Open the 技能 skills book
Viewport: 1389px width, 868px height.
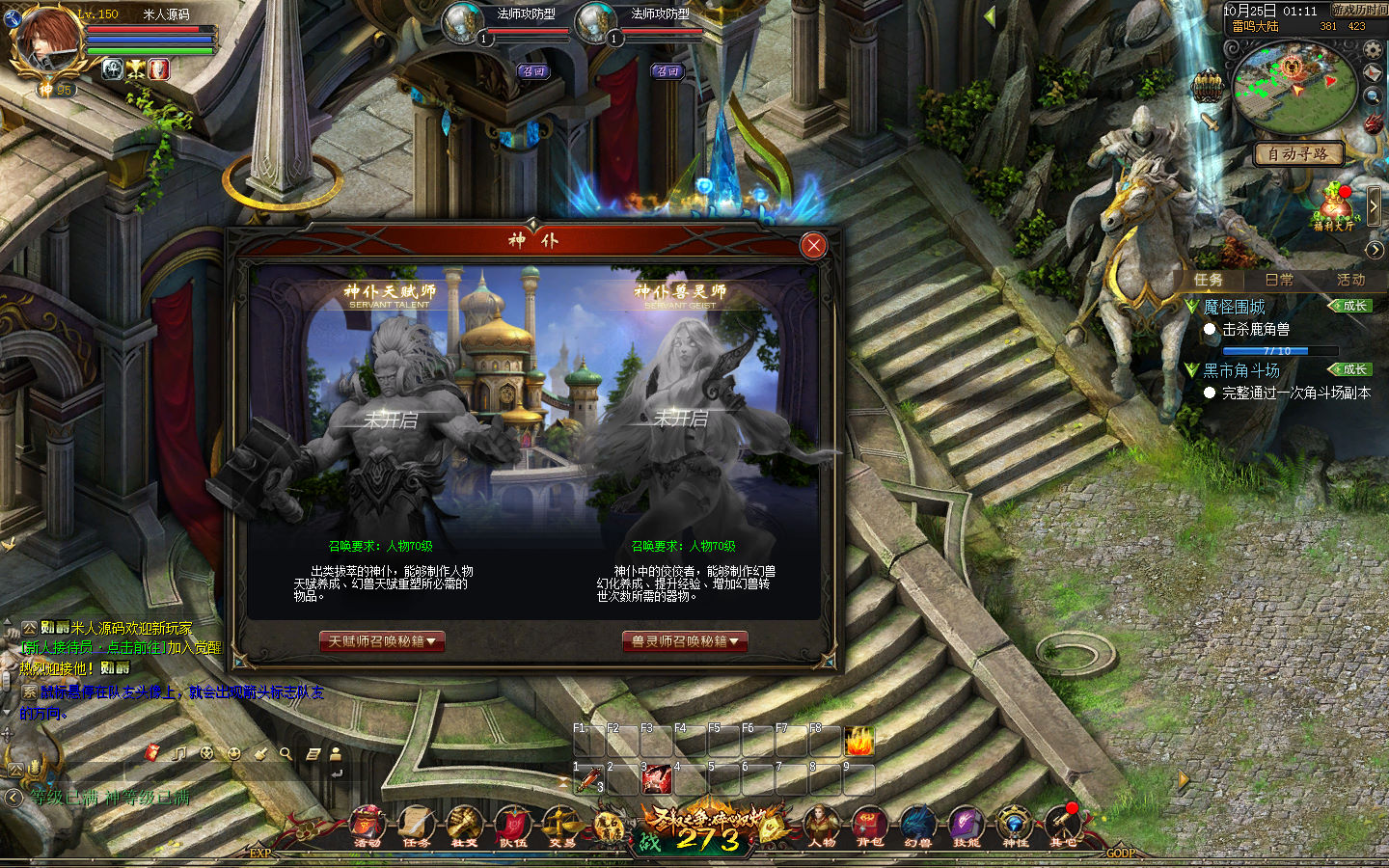click(x=966, y=826)
